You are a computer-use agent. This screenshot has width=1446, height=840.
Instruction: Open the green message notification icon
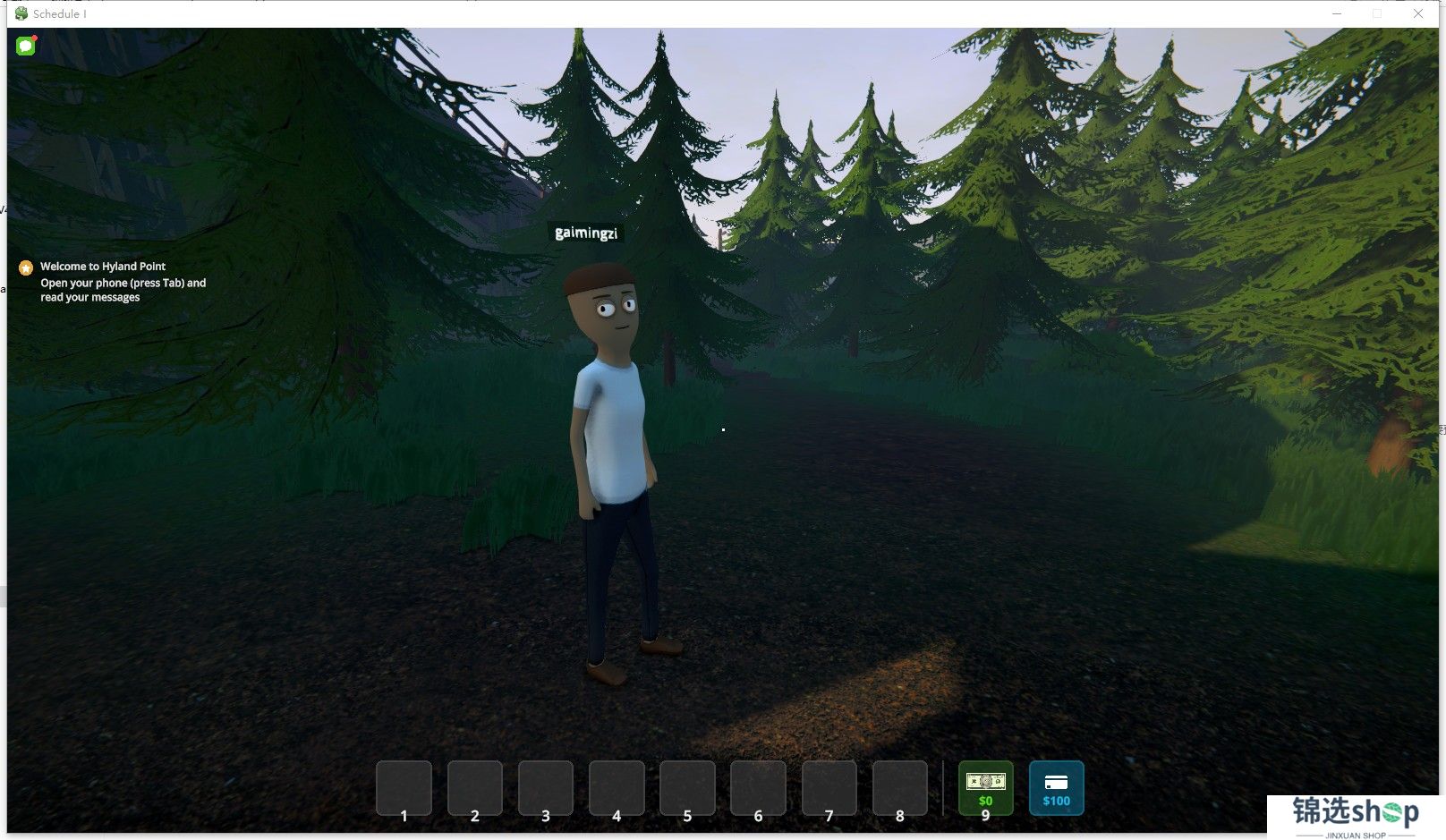[x=26, y=46]
